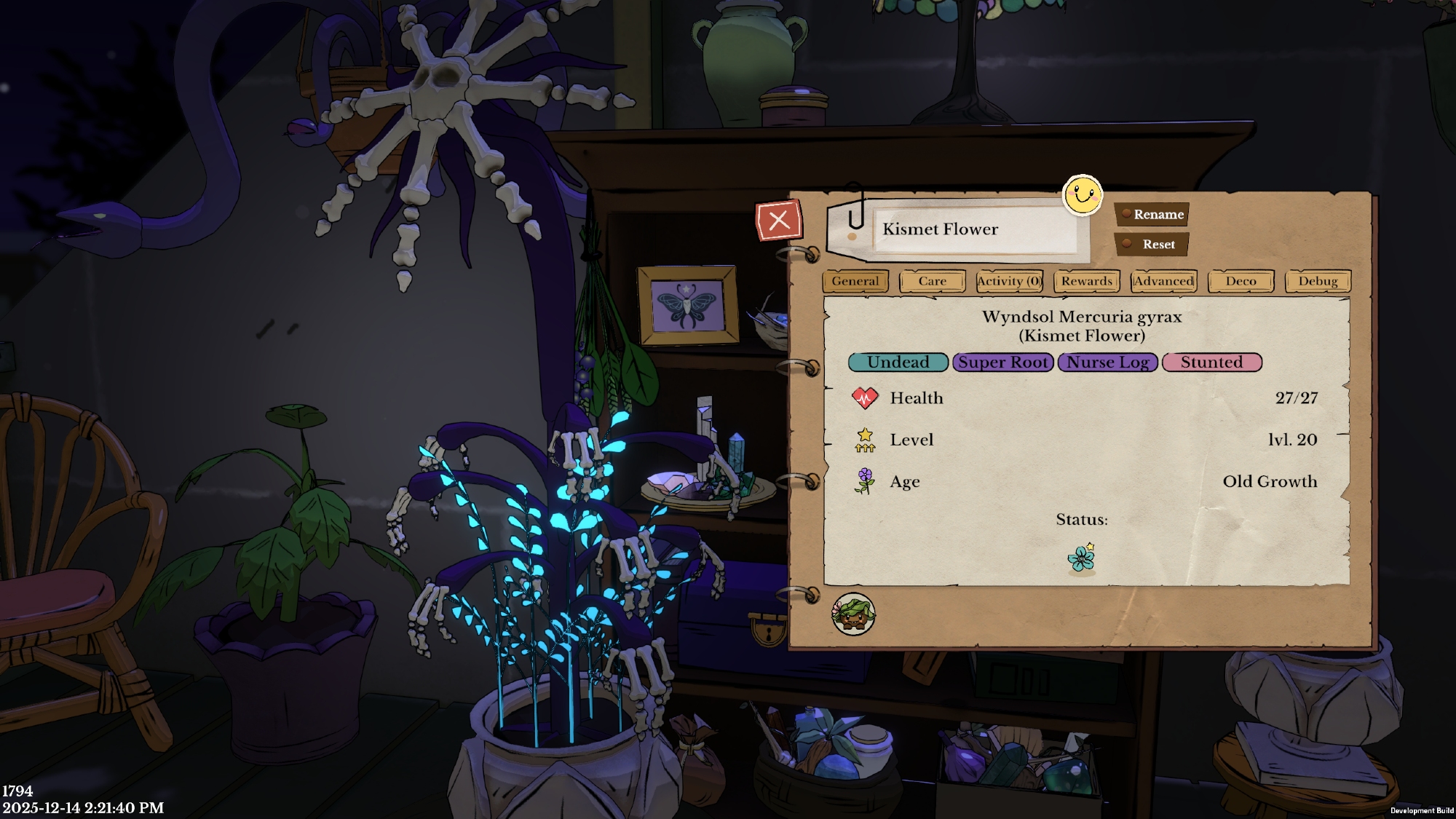Select the Stunted trait tag
Screen dimensions: 1456x819
[x=1211, y=363]
